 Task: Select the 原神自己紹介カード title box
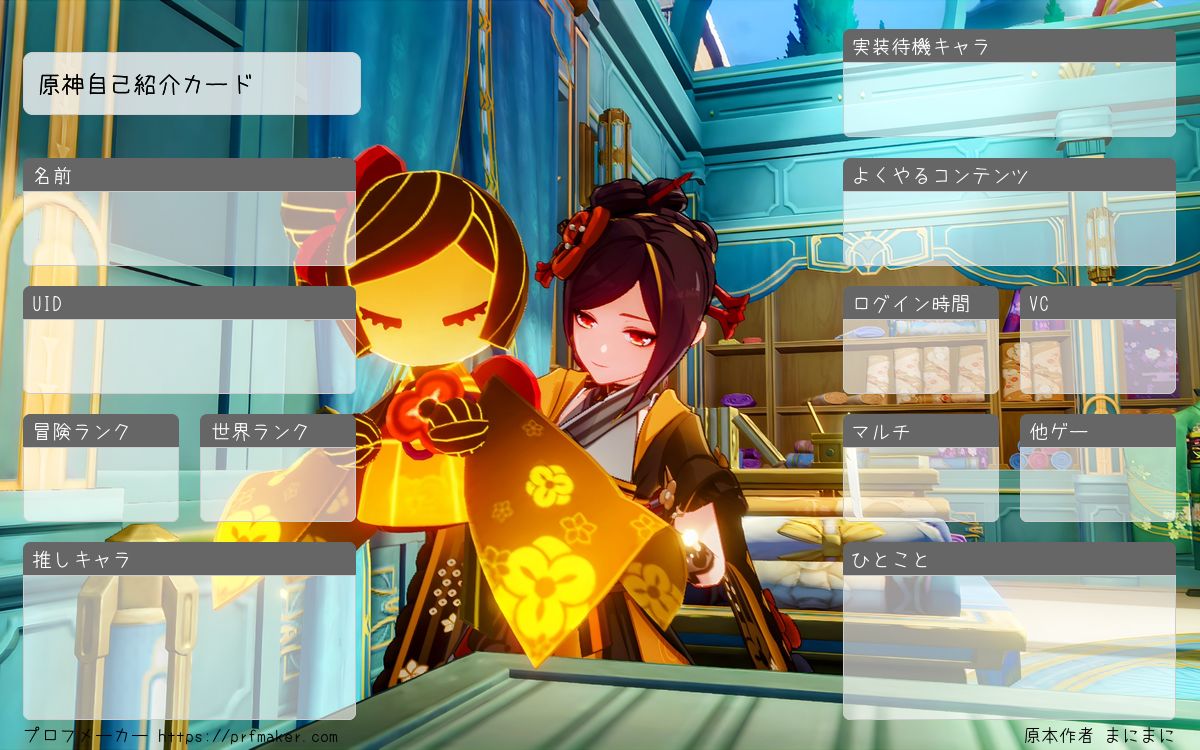click(191, 84)
